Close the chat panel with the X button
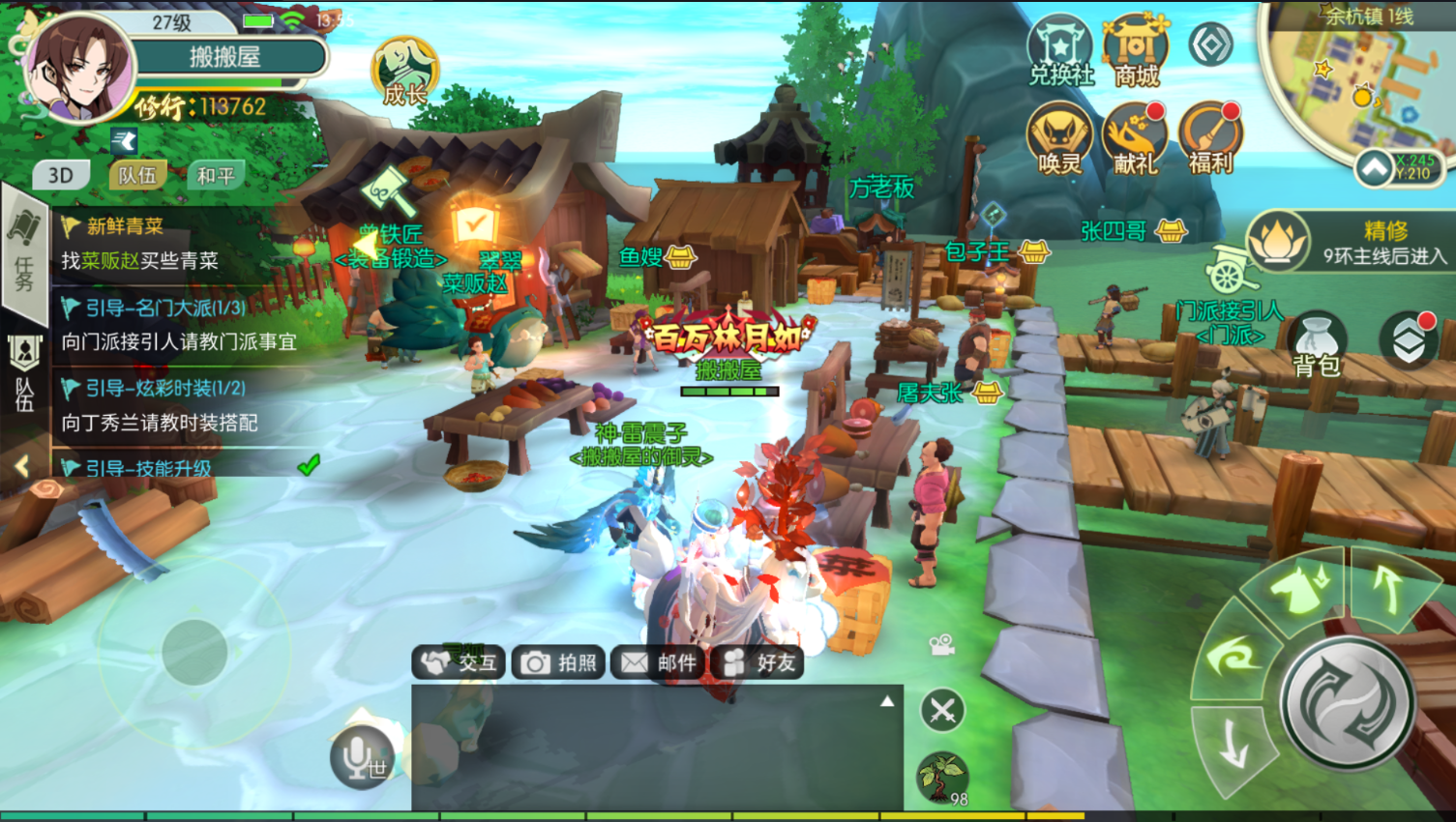This screenshot has width=1456, height=822. (x=941, y=711)
